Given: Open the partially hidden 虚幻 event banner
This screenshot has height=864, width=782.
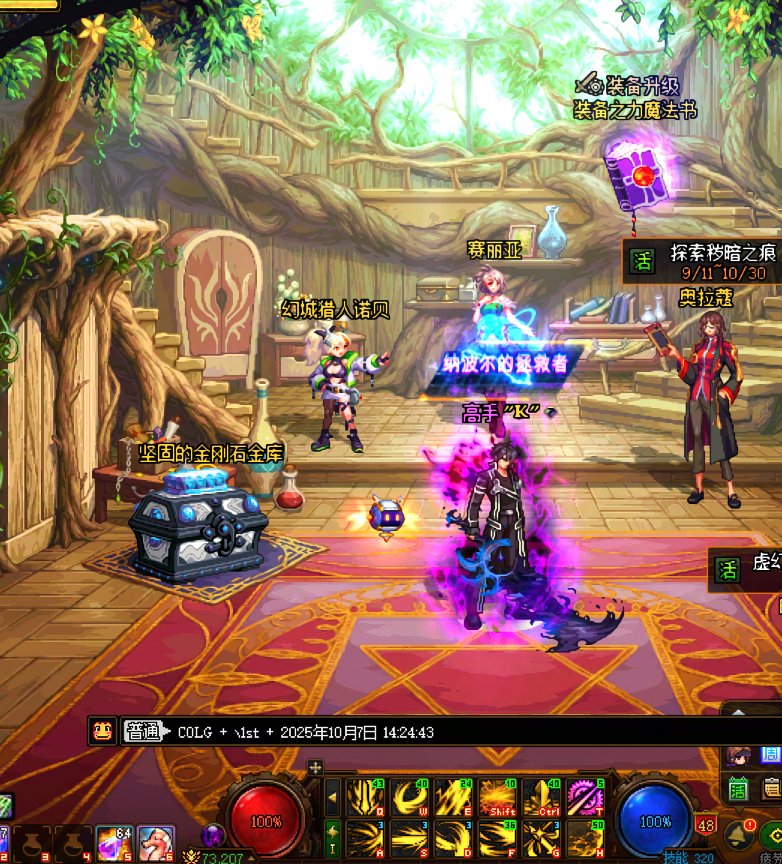Looking at the screenshot, I should (x=745, y=569).
